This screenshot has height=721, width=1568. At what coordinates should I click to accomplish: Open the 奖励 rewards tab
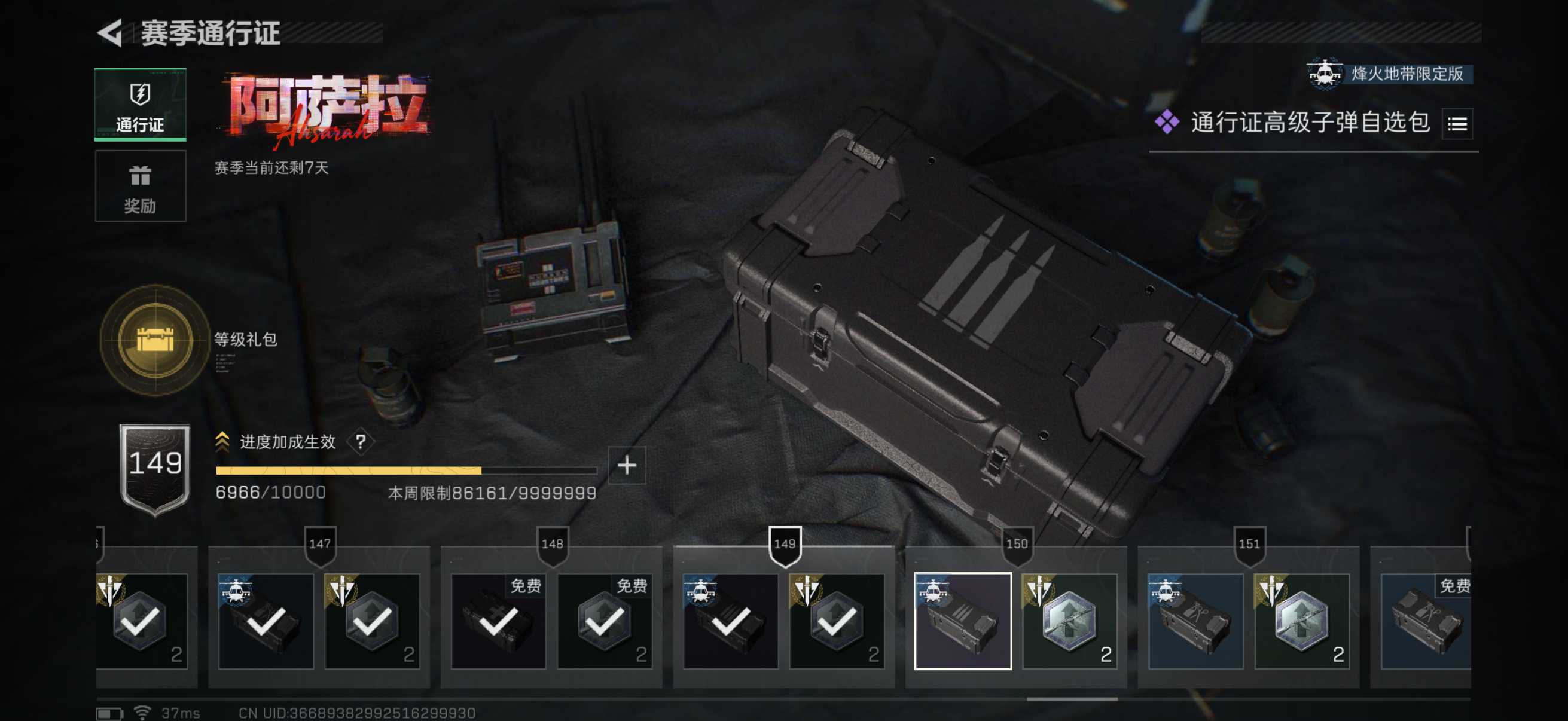pyautogui.click(x=140, y=186)
